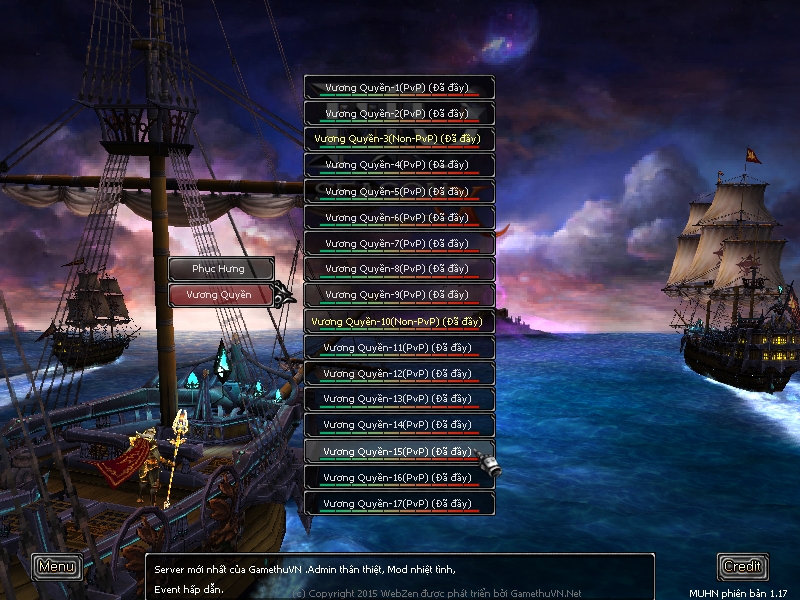
Task: Connect to Vương Quyền-5 (PvP)
Action: coord(399,192)
